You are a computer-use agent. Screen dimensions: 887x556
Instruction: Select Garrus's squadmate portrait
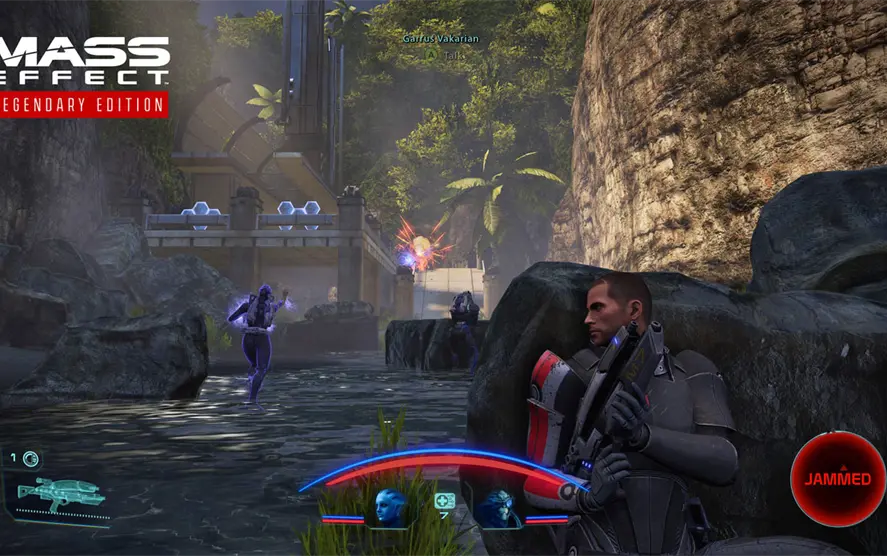point(497,507)
